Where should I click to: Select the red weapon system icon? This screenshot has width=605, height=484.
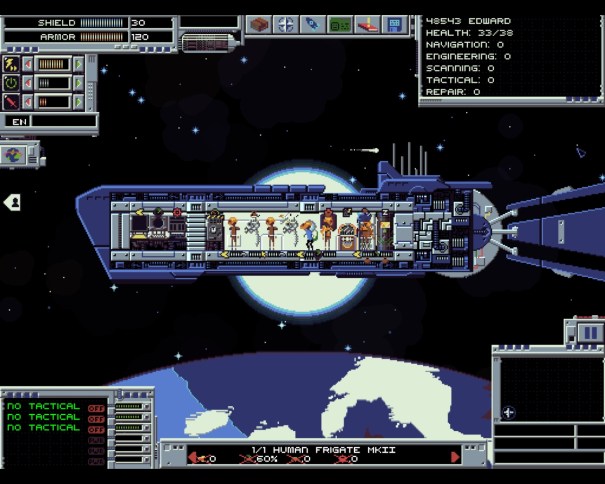(12, 101)
